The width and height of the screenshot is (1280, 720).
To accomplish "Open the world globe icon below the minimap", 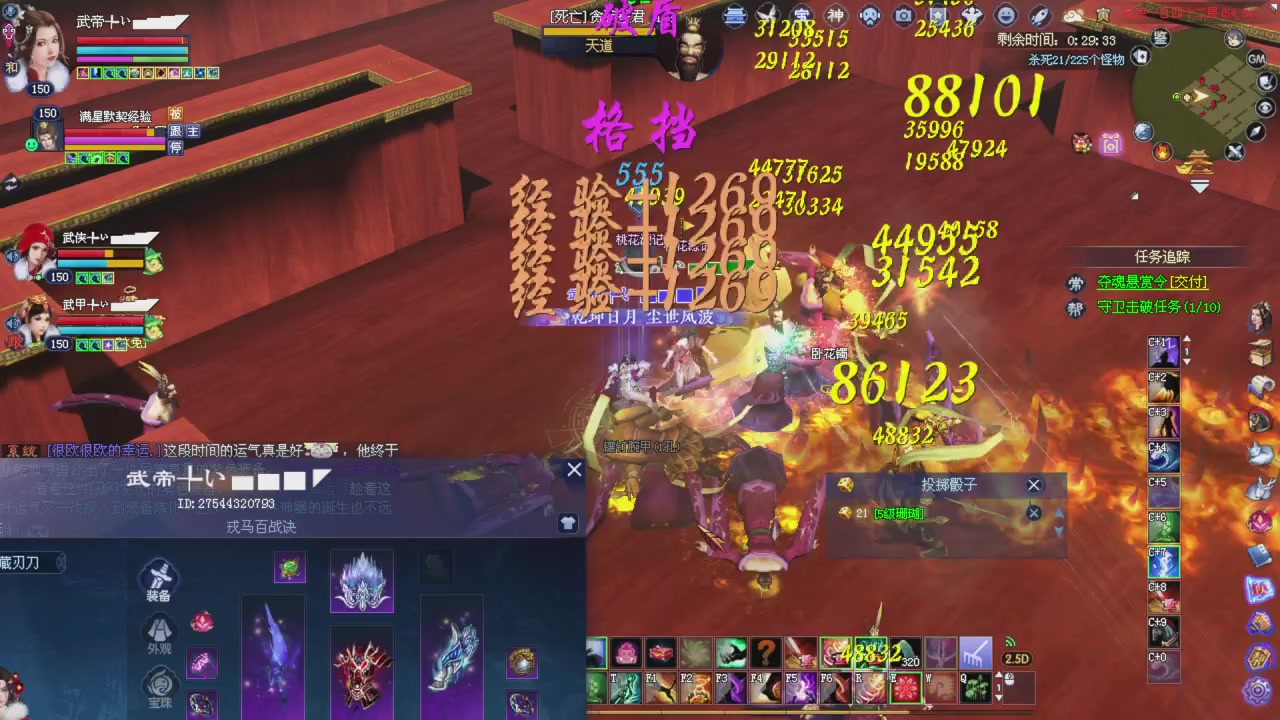I will [1143, 131].
